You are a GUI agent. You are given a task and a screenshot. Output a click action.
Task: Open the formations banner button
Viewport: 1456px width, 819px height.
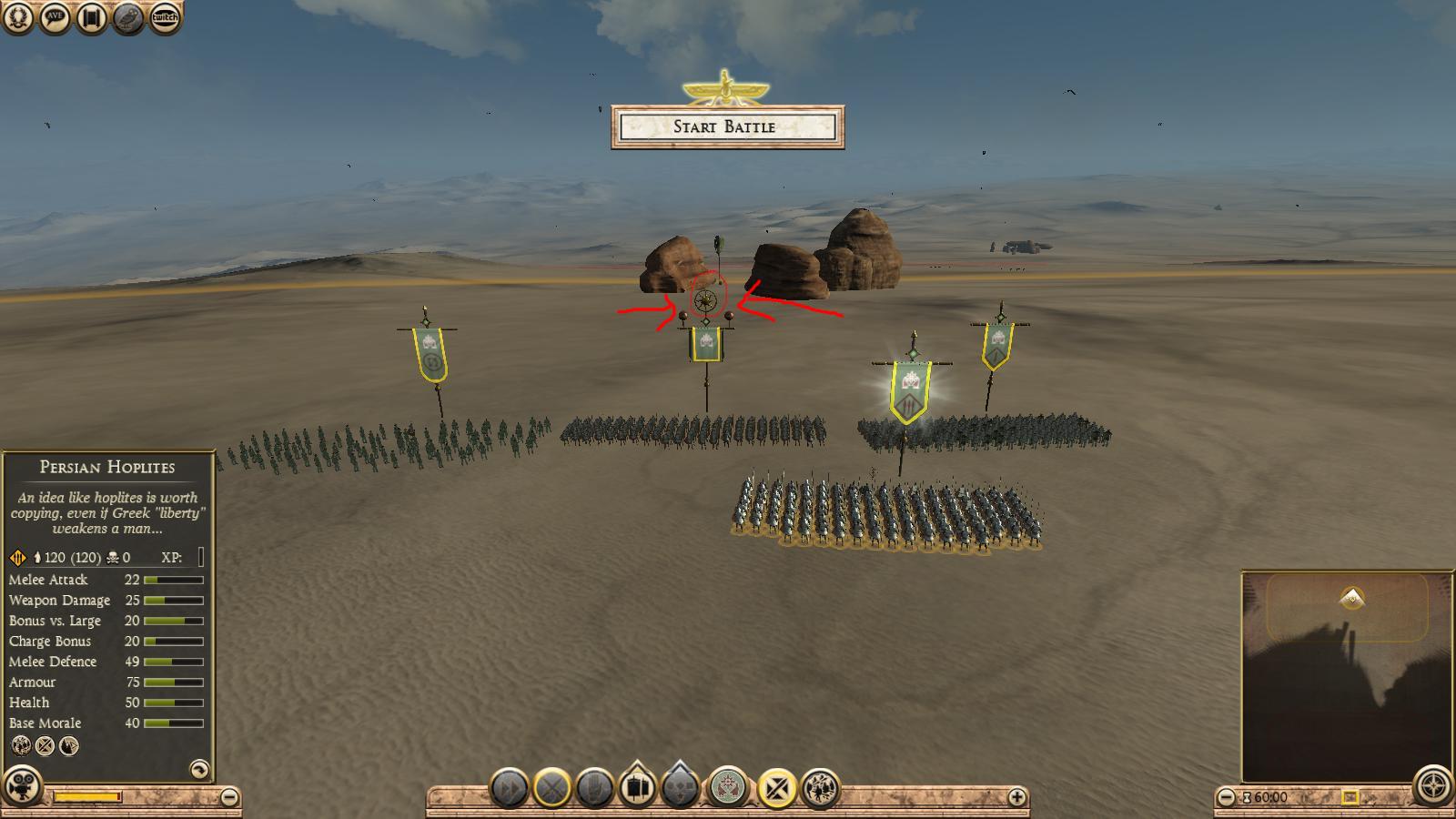[638, 786]
